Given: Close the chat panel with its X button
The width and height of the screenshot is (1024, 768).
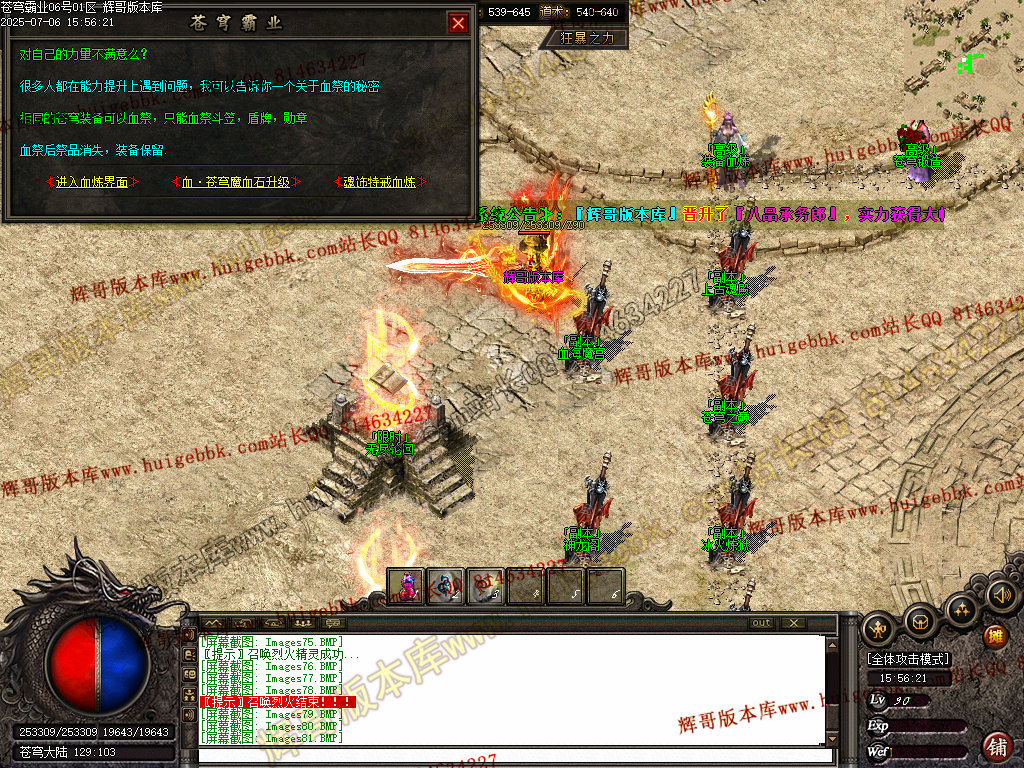Looking at the screenshot, I should pos(793,623).
